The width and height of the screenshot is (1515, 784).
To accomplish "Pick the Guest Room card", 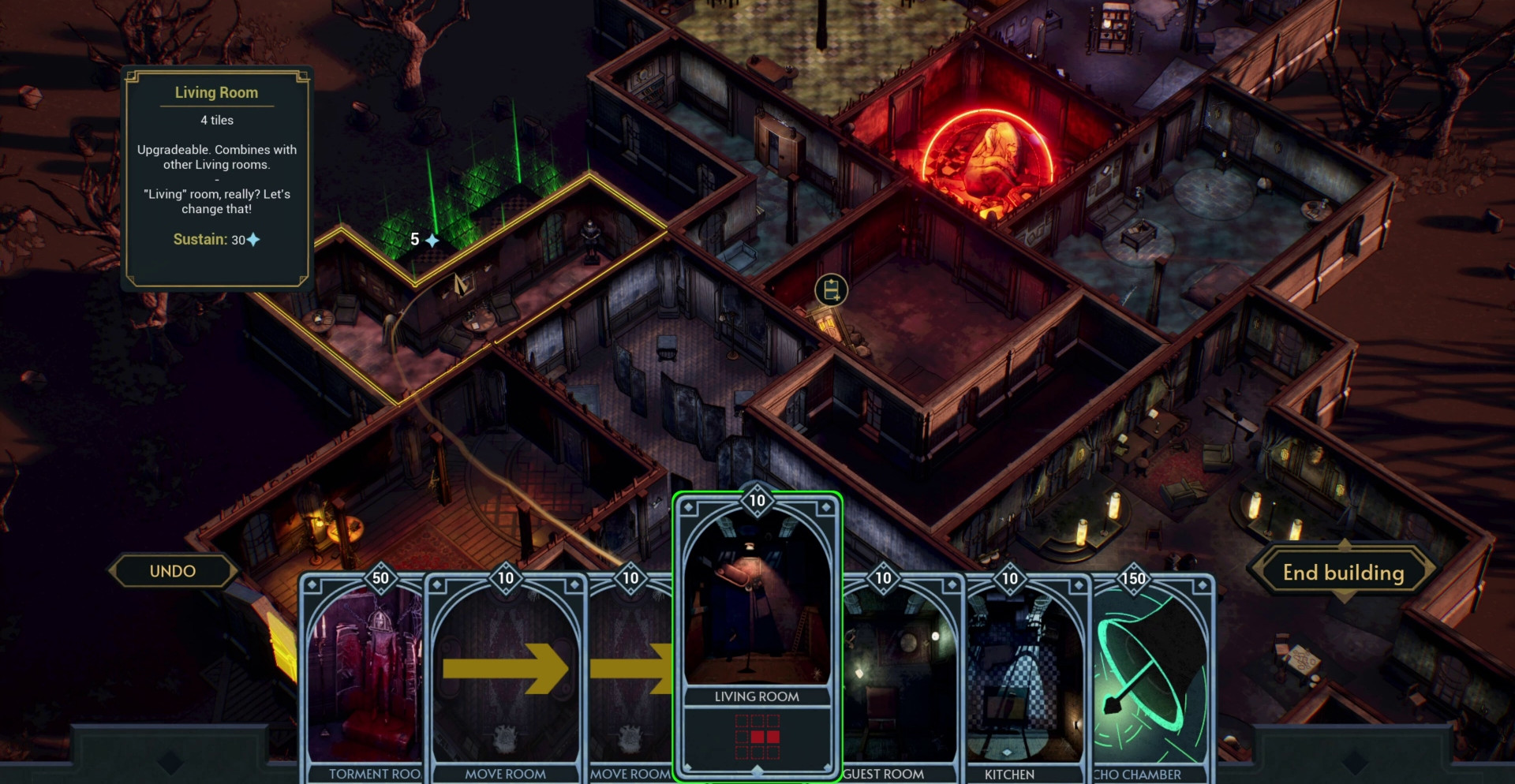I will coord(900,678).
